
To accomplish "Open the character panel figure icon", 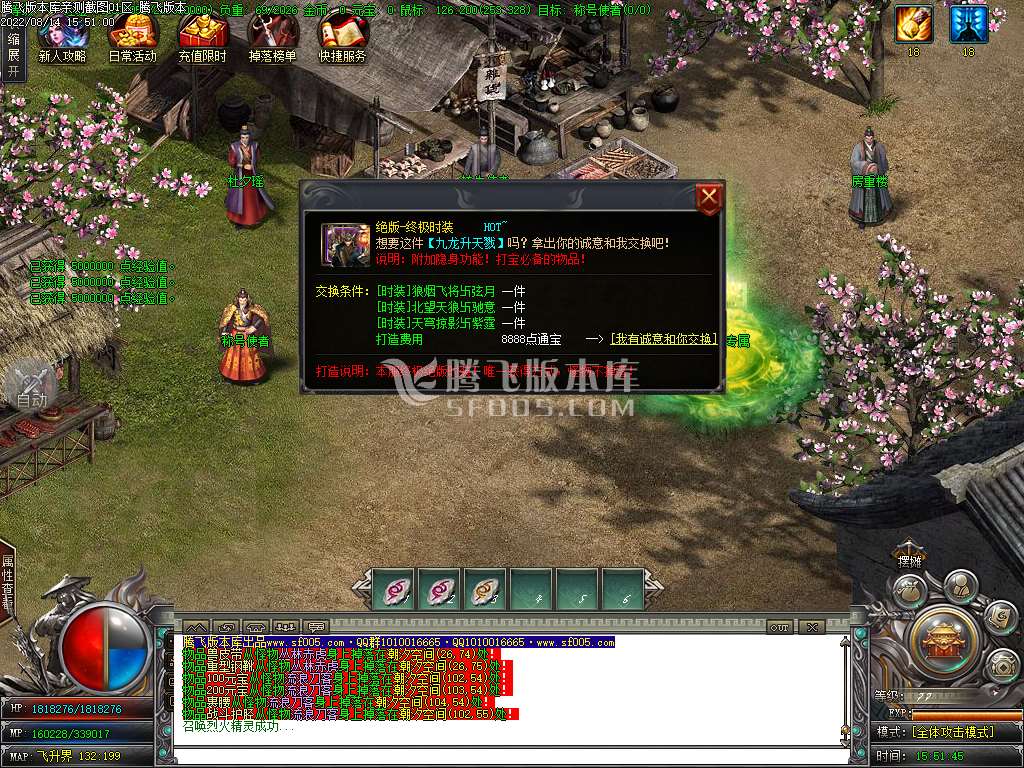I will point(960,586).
